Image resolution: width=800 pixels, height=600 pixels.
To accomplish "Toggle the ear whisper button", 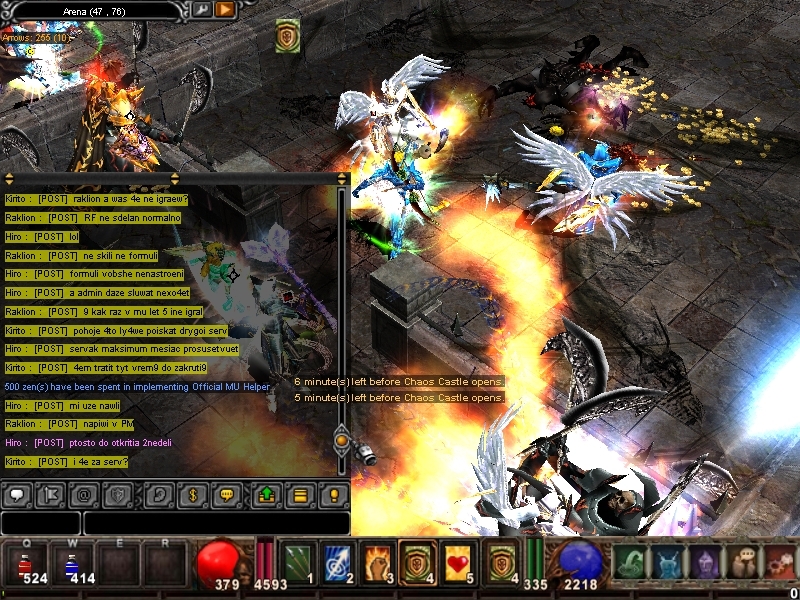I will point(158,495).
